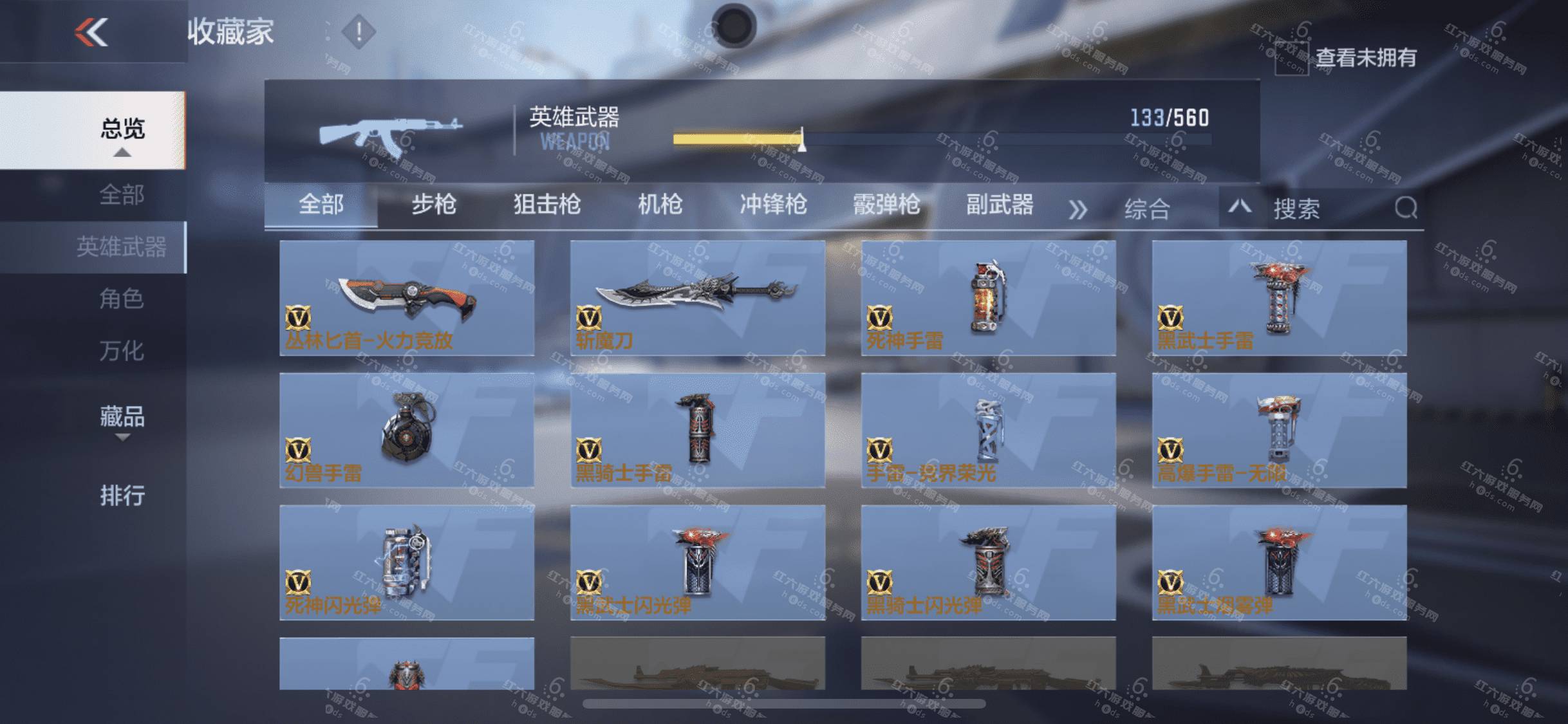Open the 霰弹枪 tab
Image resolution: width=1568 pixels, height=724 pixels.
click(886, 205)
